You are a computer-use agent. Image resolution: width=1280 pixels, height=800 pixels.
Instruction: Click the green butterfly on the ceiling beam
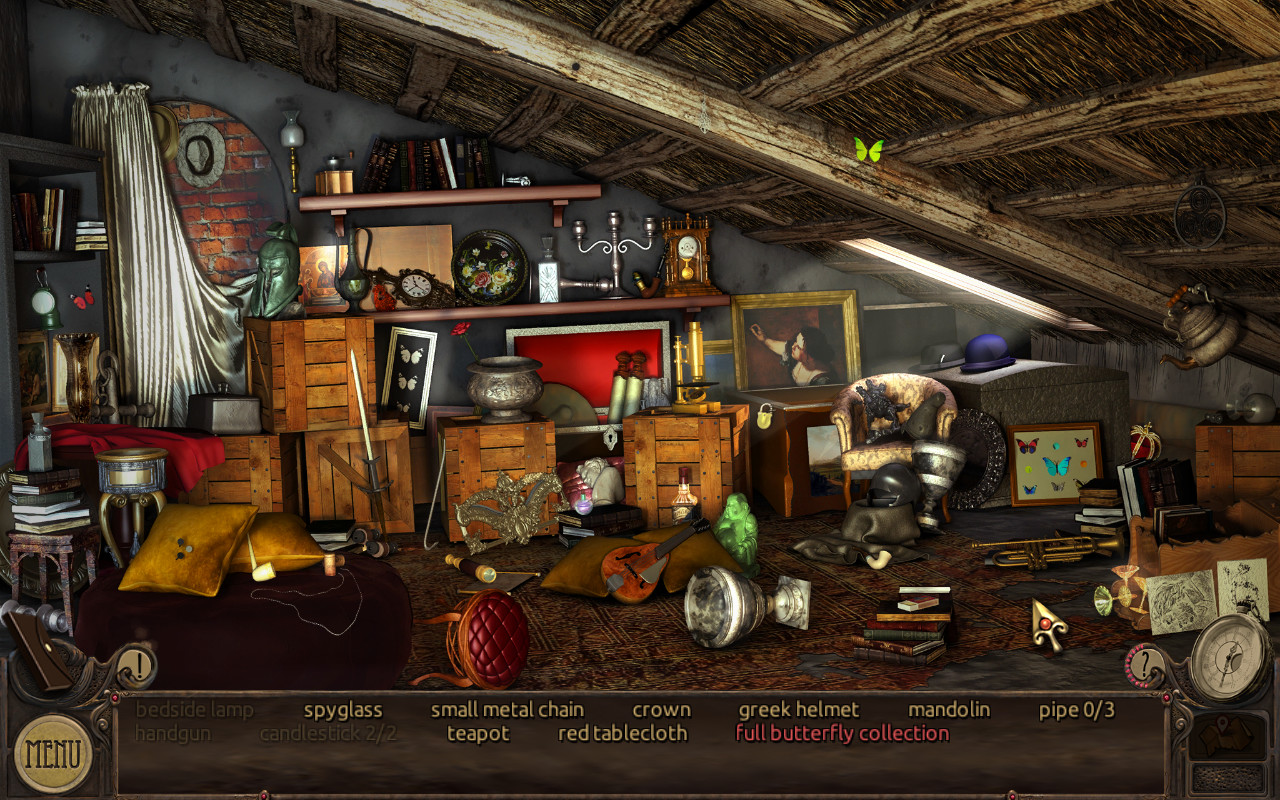point(867,148)
